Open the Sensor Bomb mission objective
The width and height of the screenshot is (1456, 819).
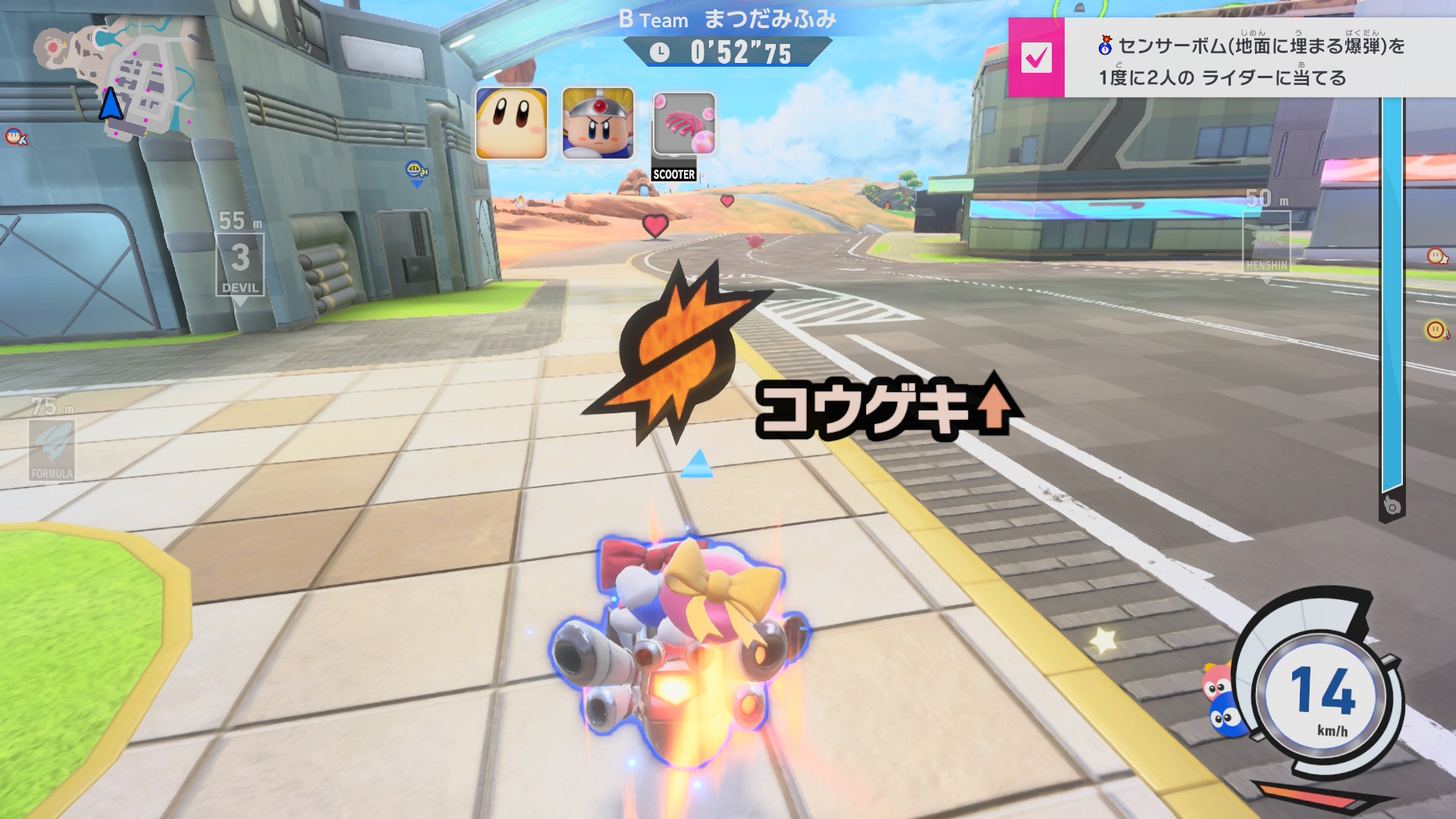point(1251,61)
